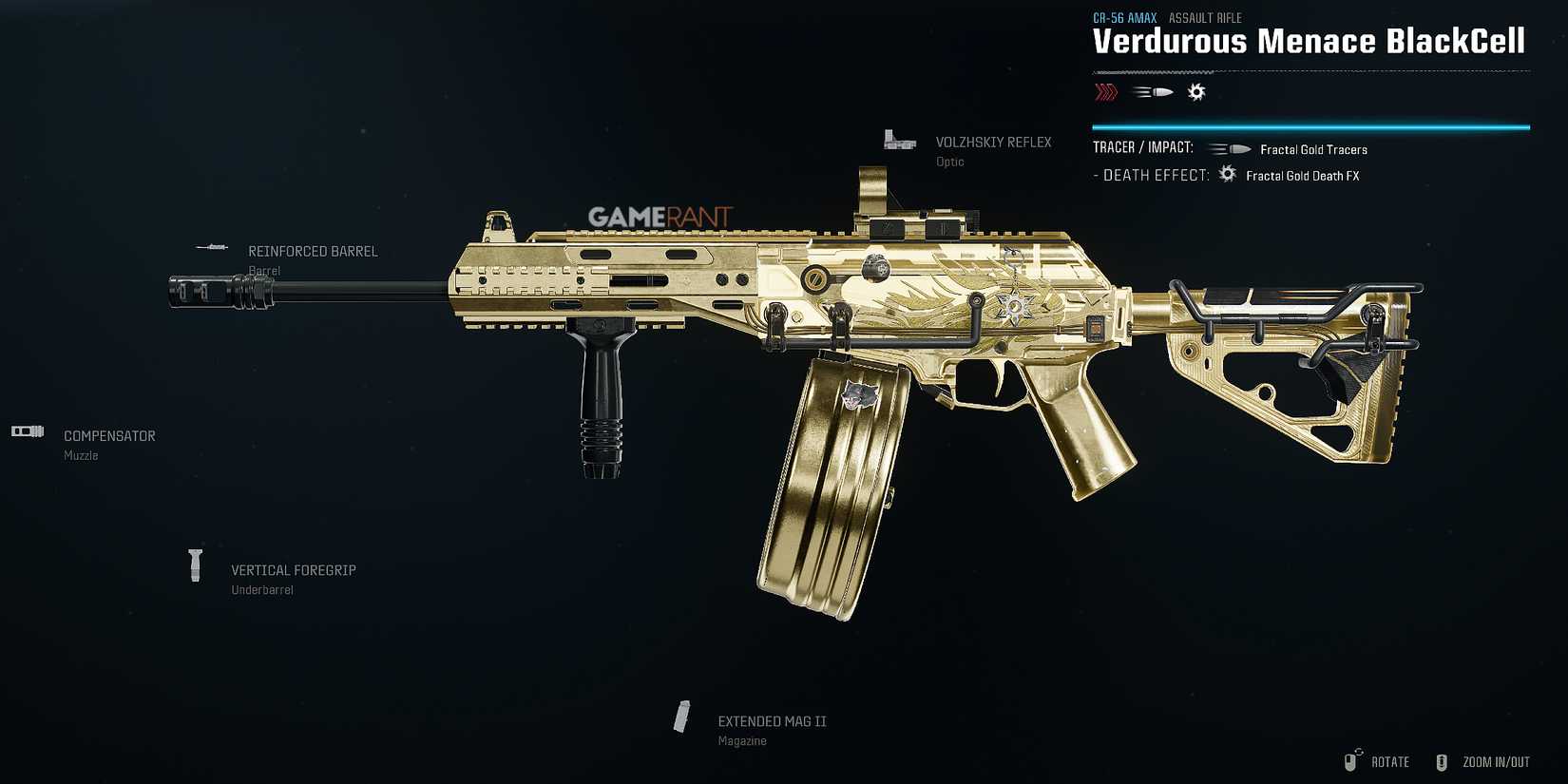Click the Vertical Foregrip label
The width and height of the screenshot is (1568, 784).
293,570
